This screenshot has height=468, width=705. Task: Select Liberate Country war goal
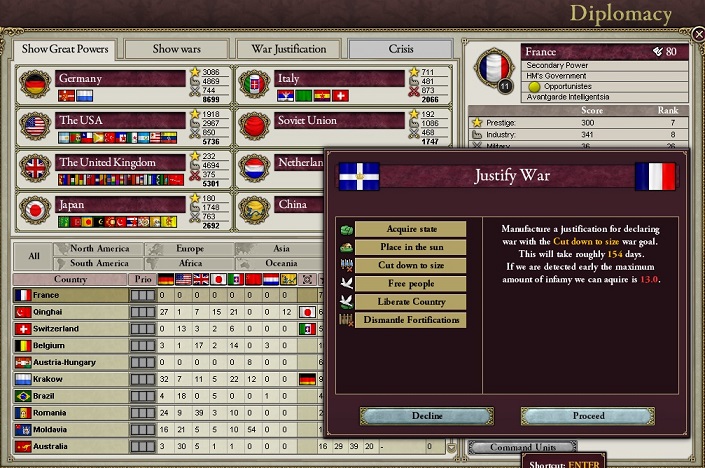(x=410, y=302)
